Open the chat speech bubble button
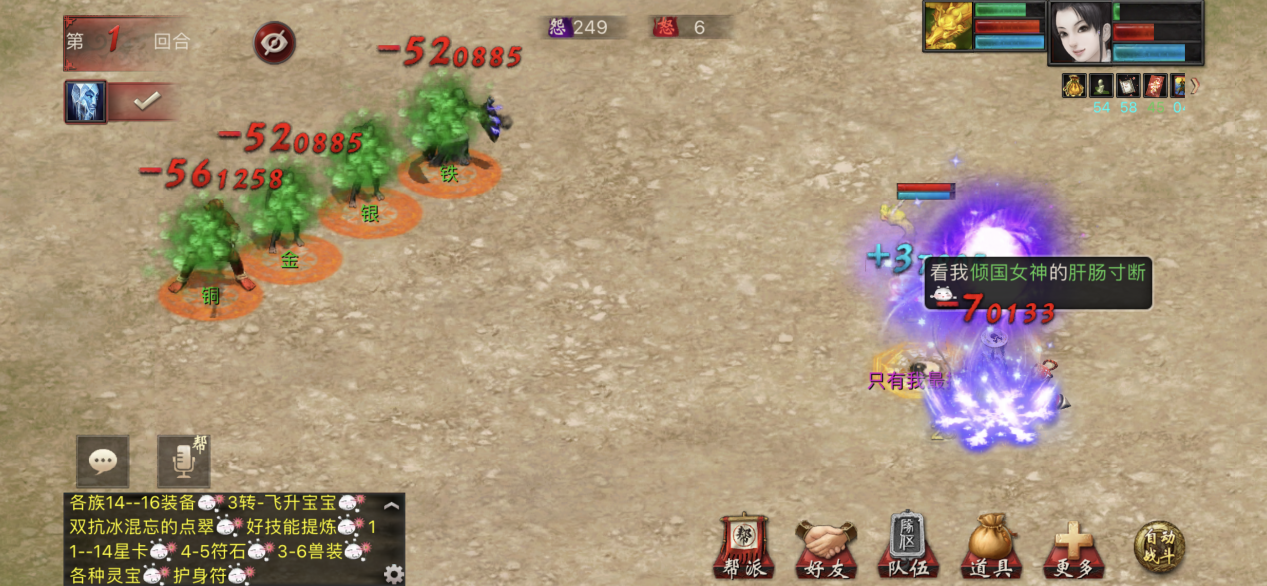Image resolution: width=1267 pixels, height=586 pixels. (103, 461)
